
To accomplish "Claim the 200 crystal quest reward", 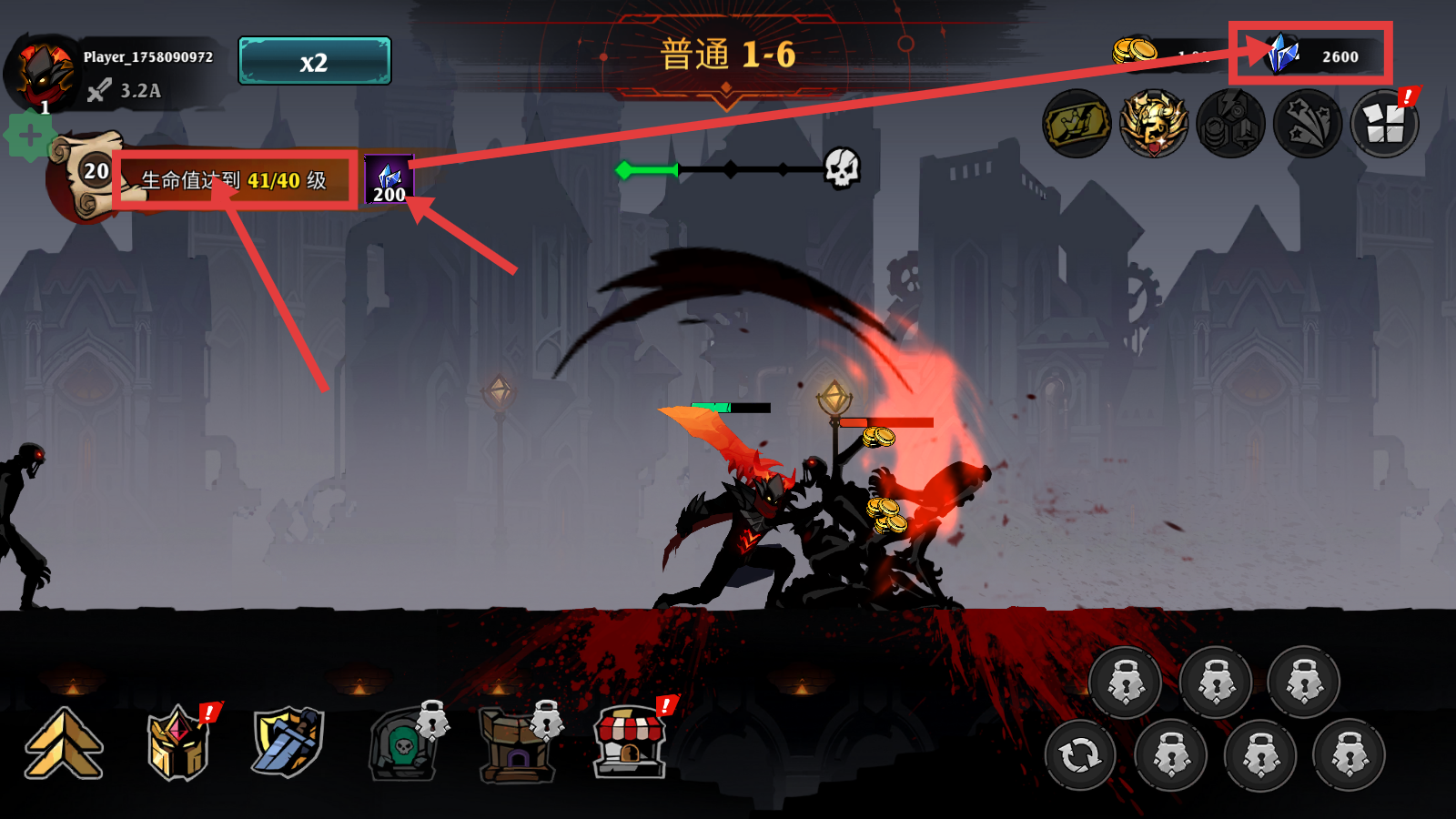I will tap(389, 180).
